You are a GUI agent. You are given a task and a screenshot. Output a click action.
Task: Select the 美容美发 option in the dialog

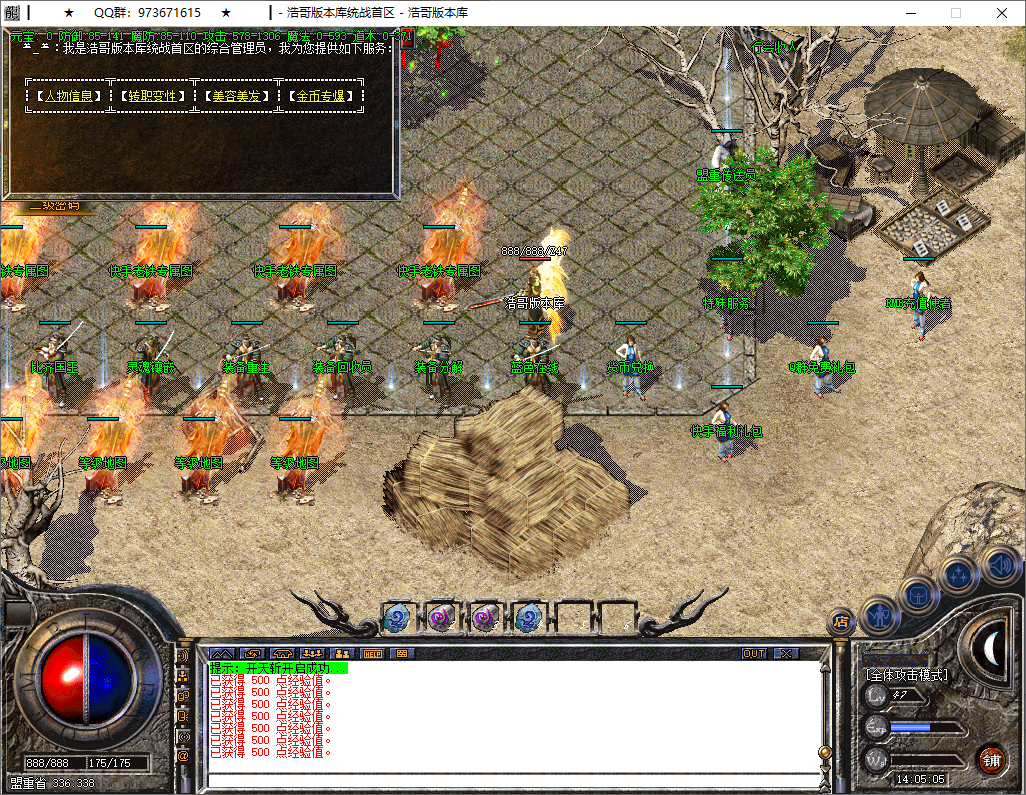236,96
